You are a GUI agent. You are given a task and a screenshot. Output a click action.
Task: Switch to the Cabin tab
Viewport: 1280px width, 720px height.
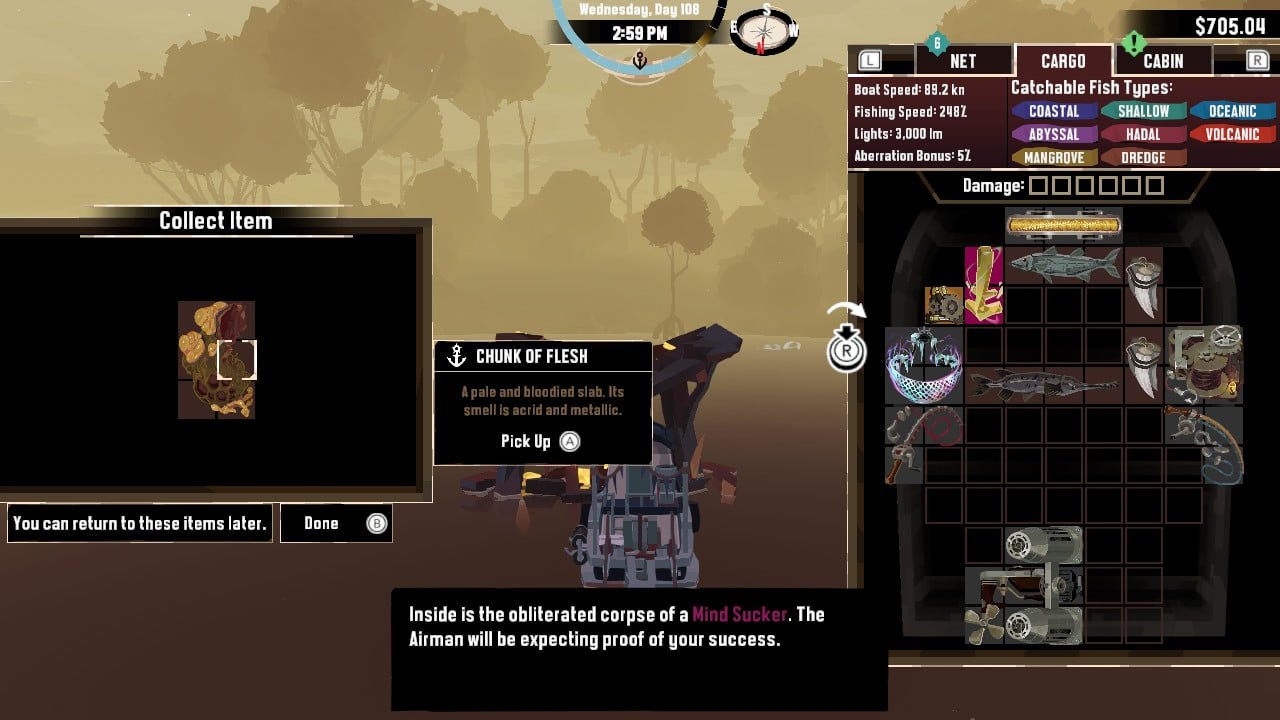[1162, 61]
